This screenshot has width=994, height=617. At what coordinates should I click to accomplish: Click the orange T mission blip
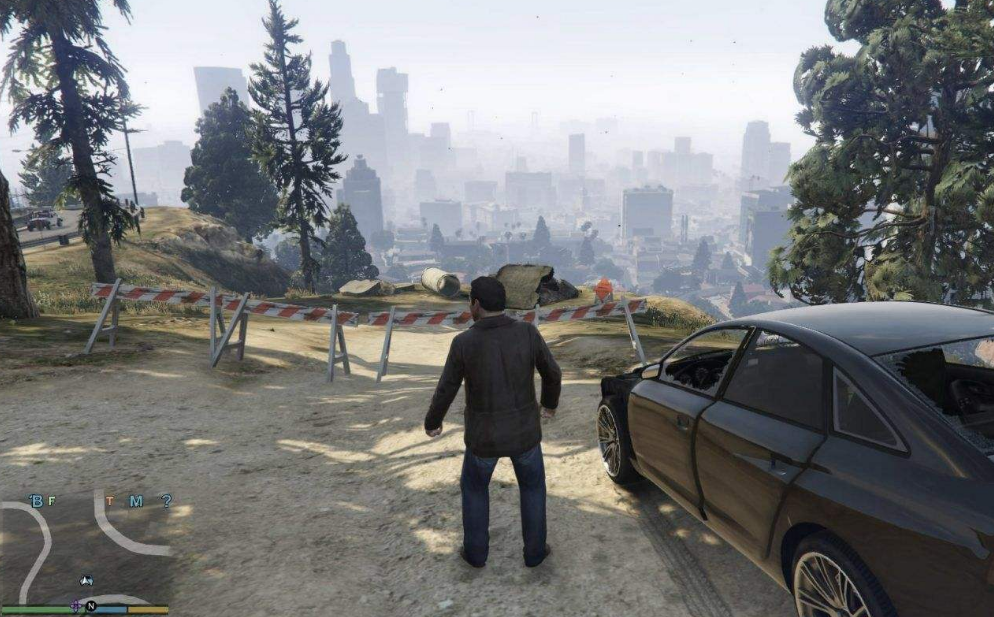tap(110, 501)
